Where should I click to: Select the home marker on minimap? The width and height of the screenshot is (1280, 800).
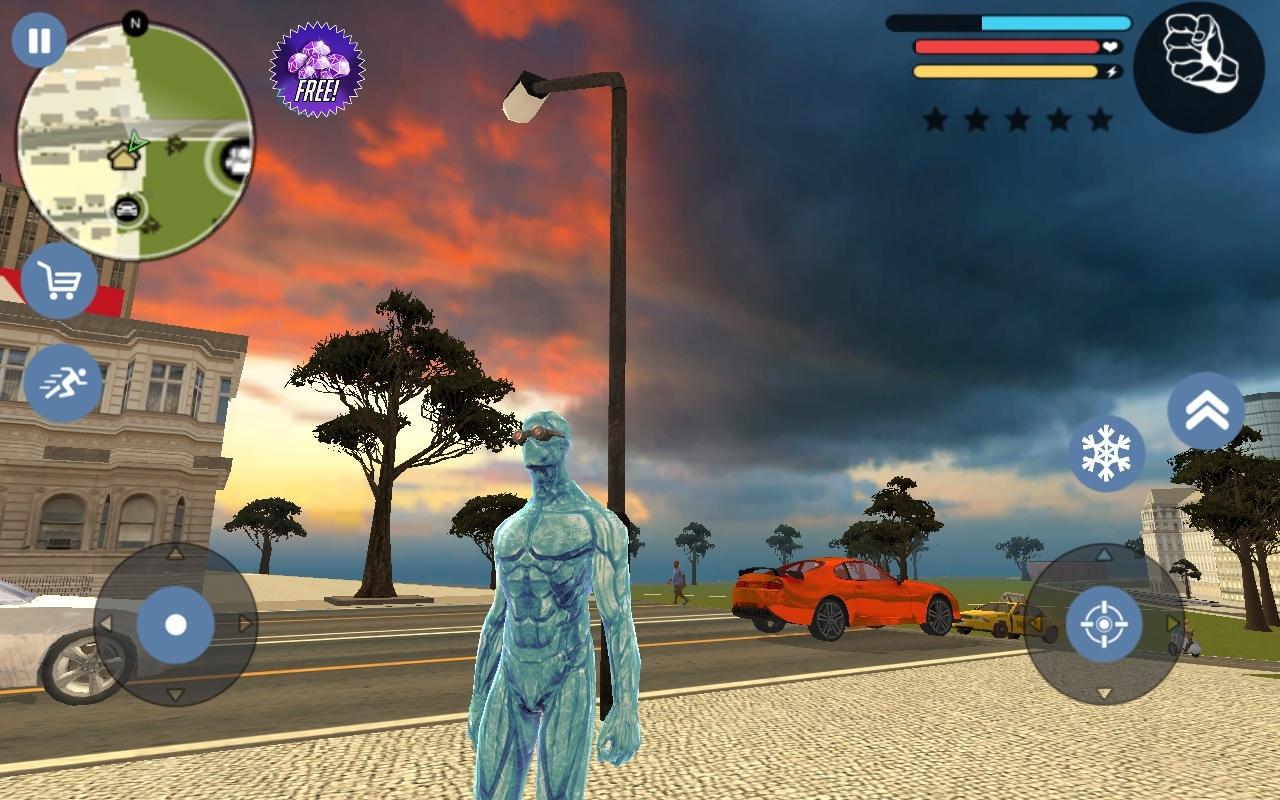[123, 156]
